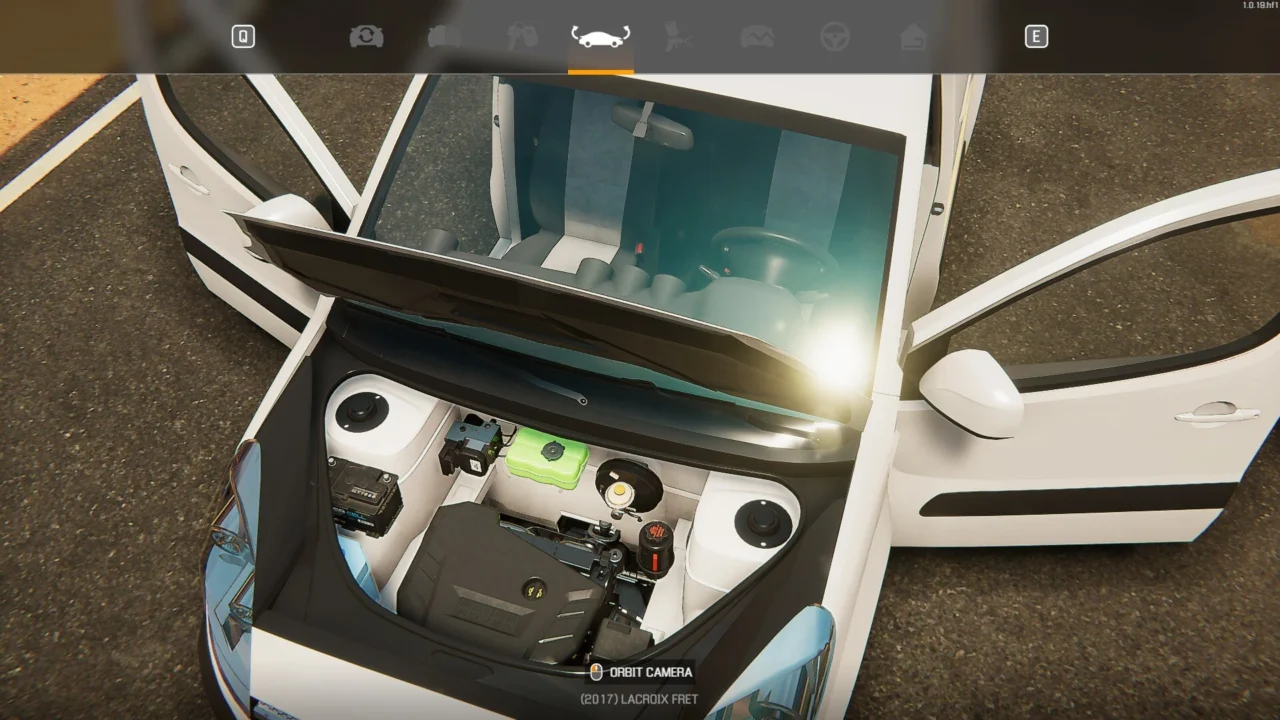Open the house with return arrow tab
This screenshot has width=1280, height=720.
pos(913,37)
